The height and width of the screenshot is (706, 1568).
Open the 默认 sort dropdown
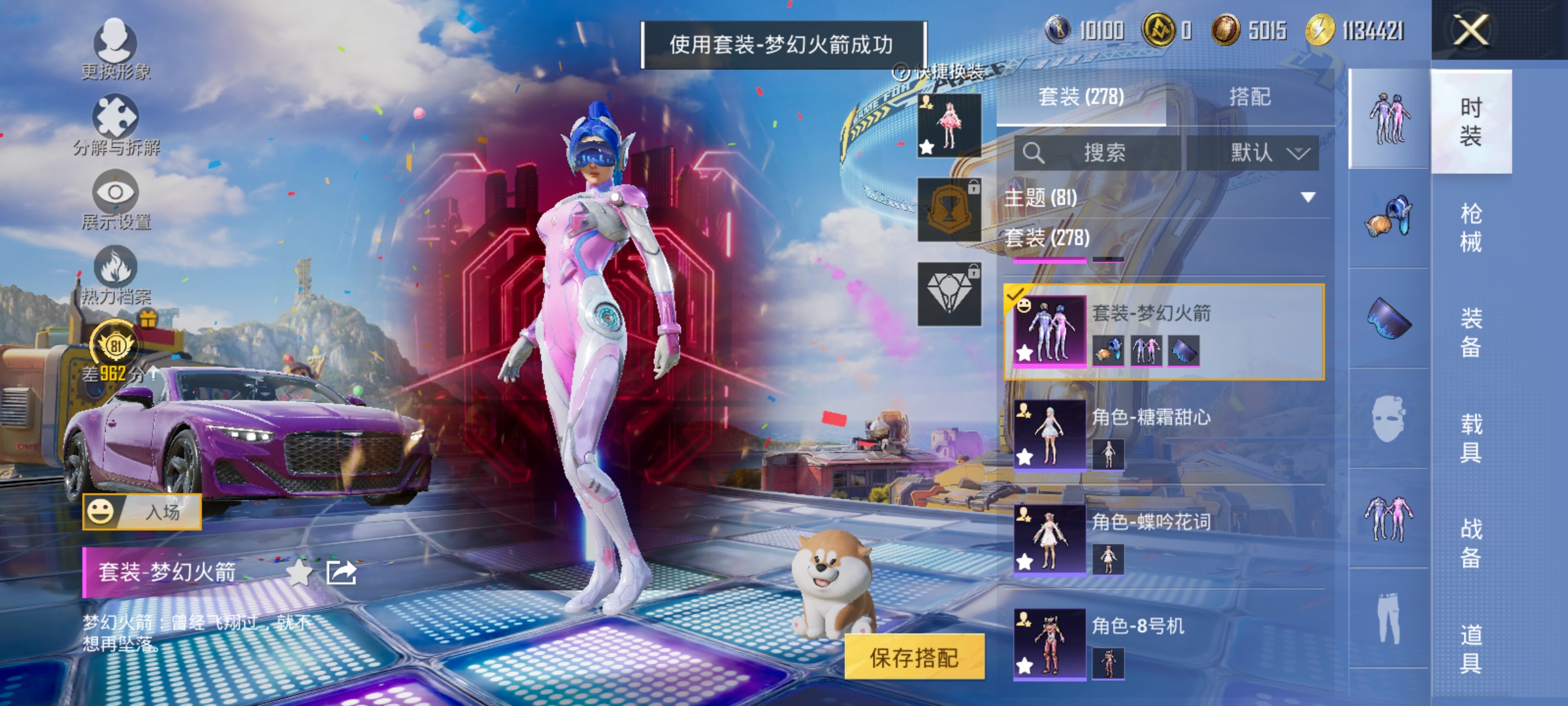(x=1267, y=152)
